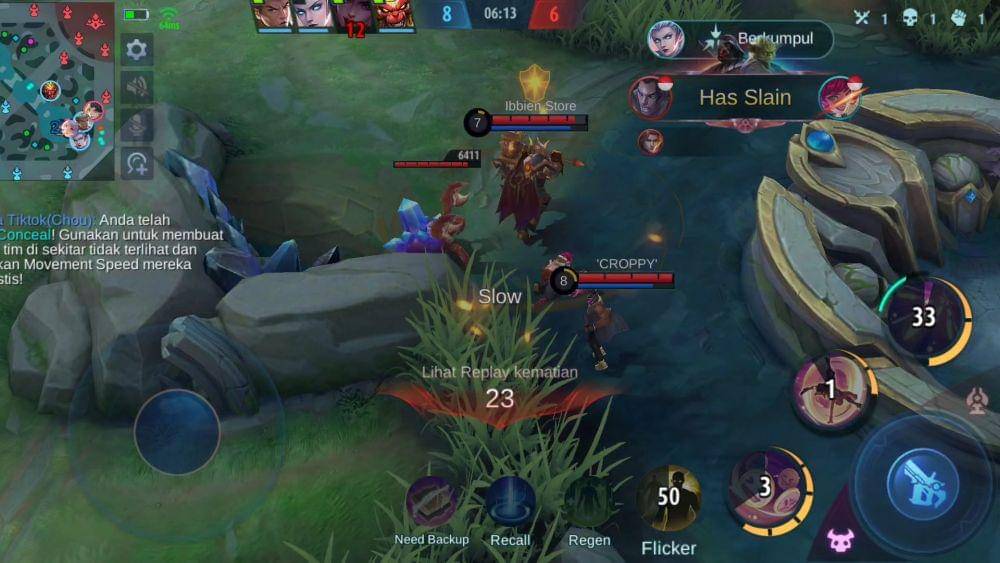Toggle the muted speaker icon

point(137,87)
